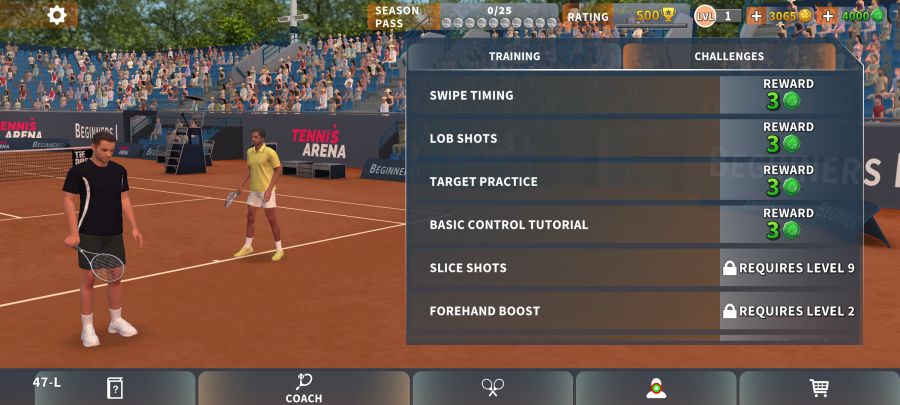This screenshot has height=405, width=900.
Task: Open the shopping cart store
Action: [x=819, y=387]
